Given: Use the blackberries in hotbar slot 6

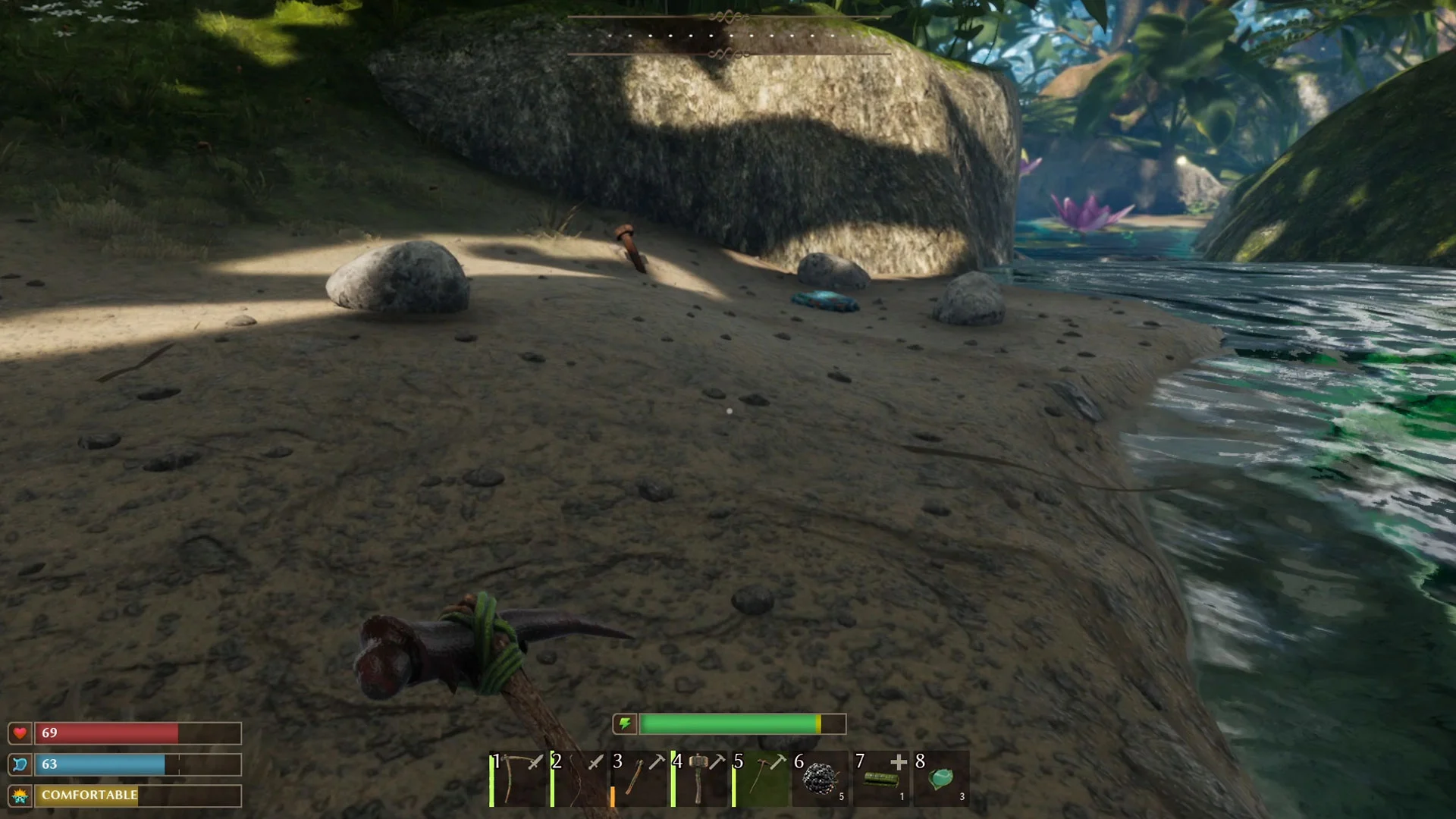Looking at the screenshot, I should [x=820, y=779].
